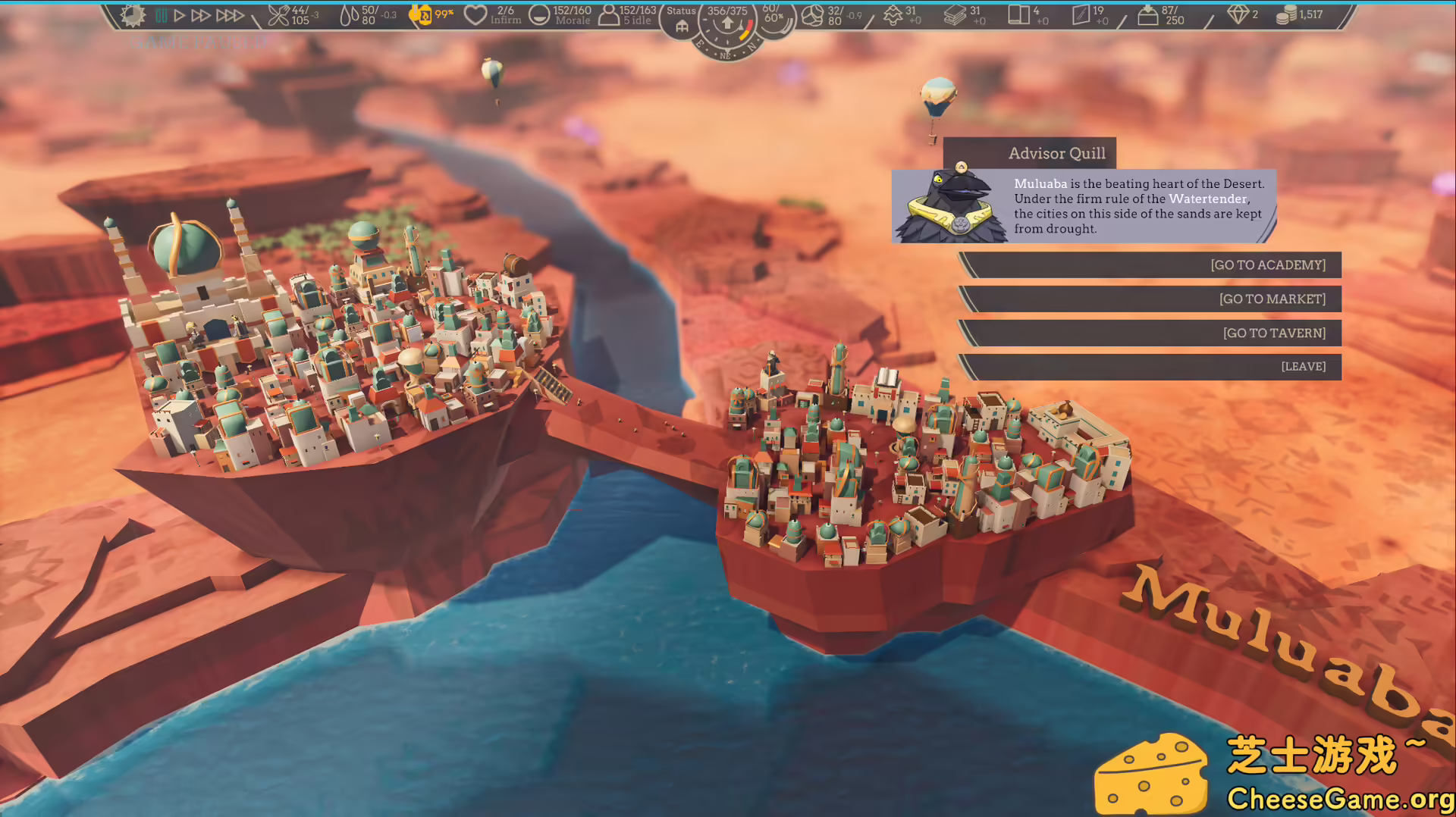
Task: Click the coin stack showing 1,517
Action: (1287, 14)
